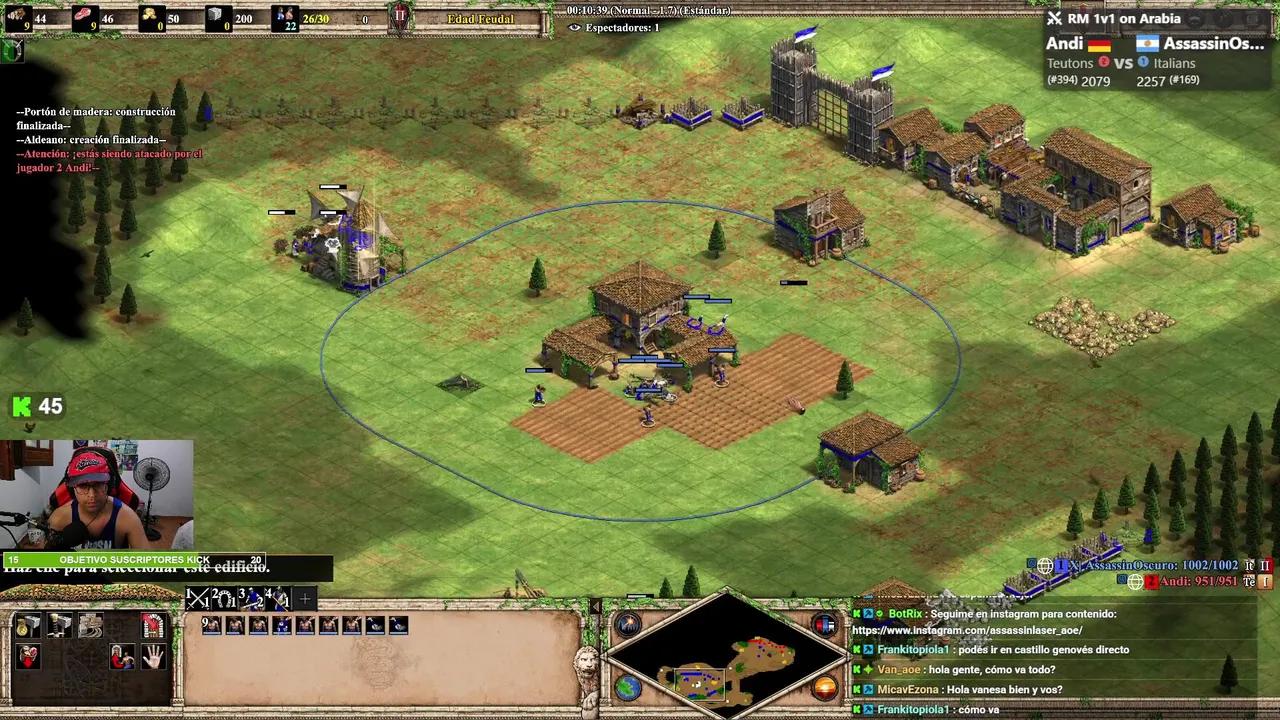The width and height of the screenshot is (1280, 720).
Task: Collapse the panel with the left arrow button
Action: tap(596, 607)
